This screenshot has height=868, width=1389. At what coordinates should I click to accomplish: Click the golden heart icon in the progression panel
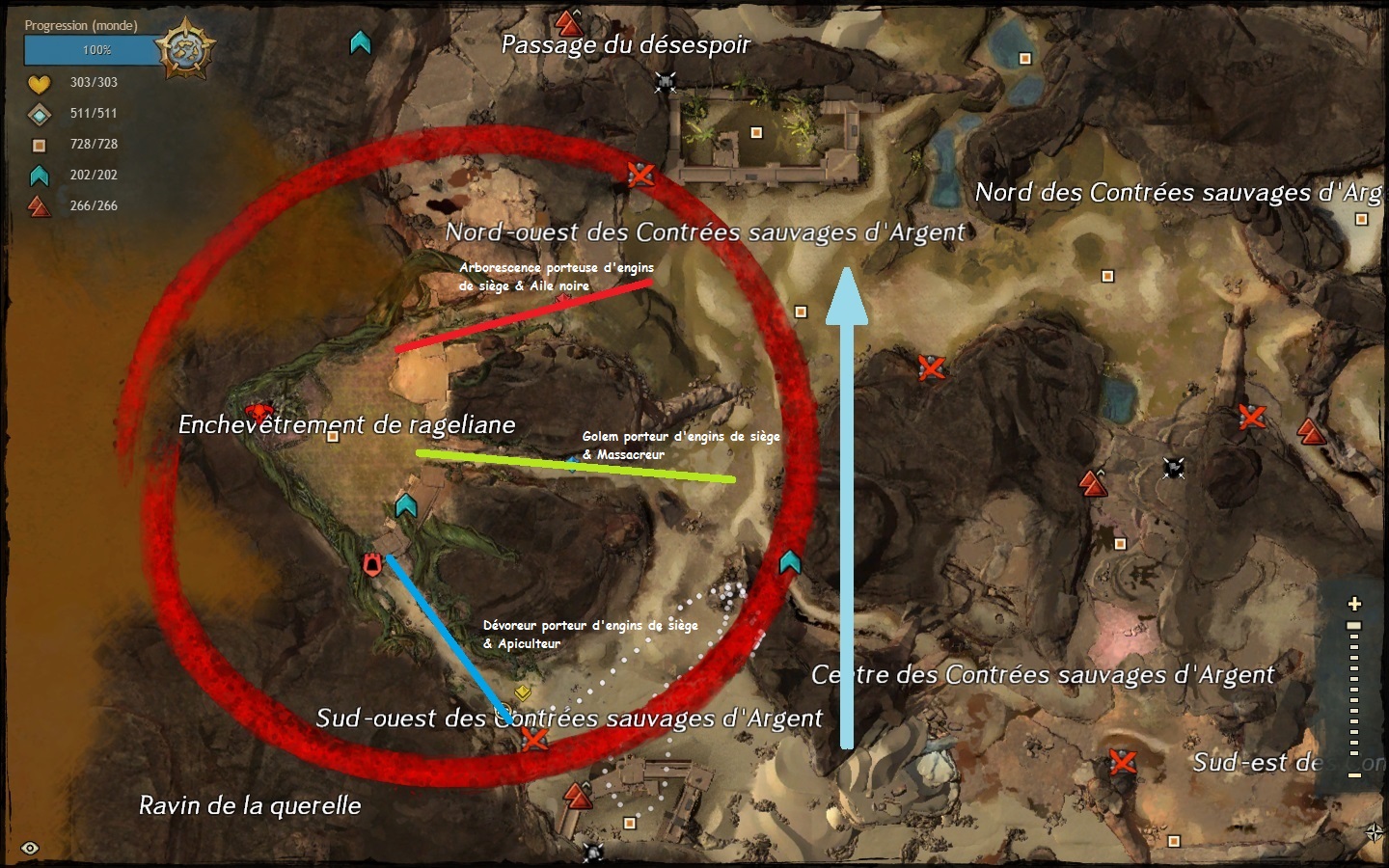click(39, 82)
